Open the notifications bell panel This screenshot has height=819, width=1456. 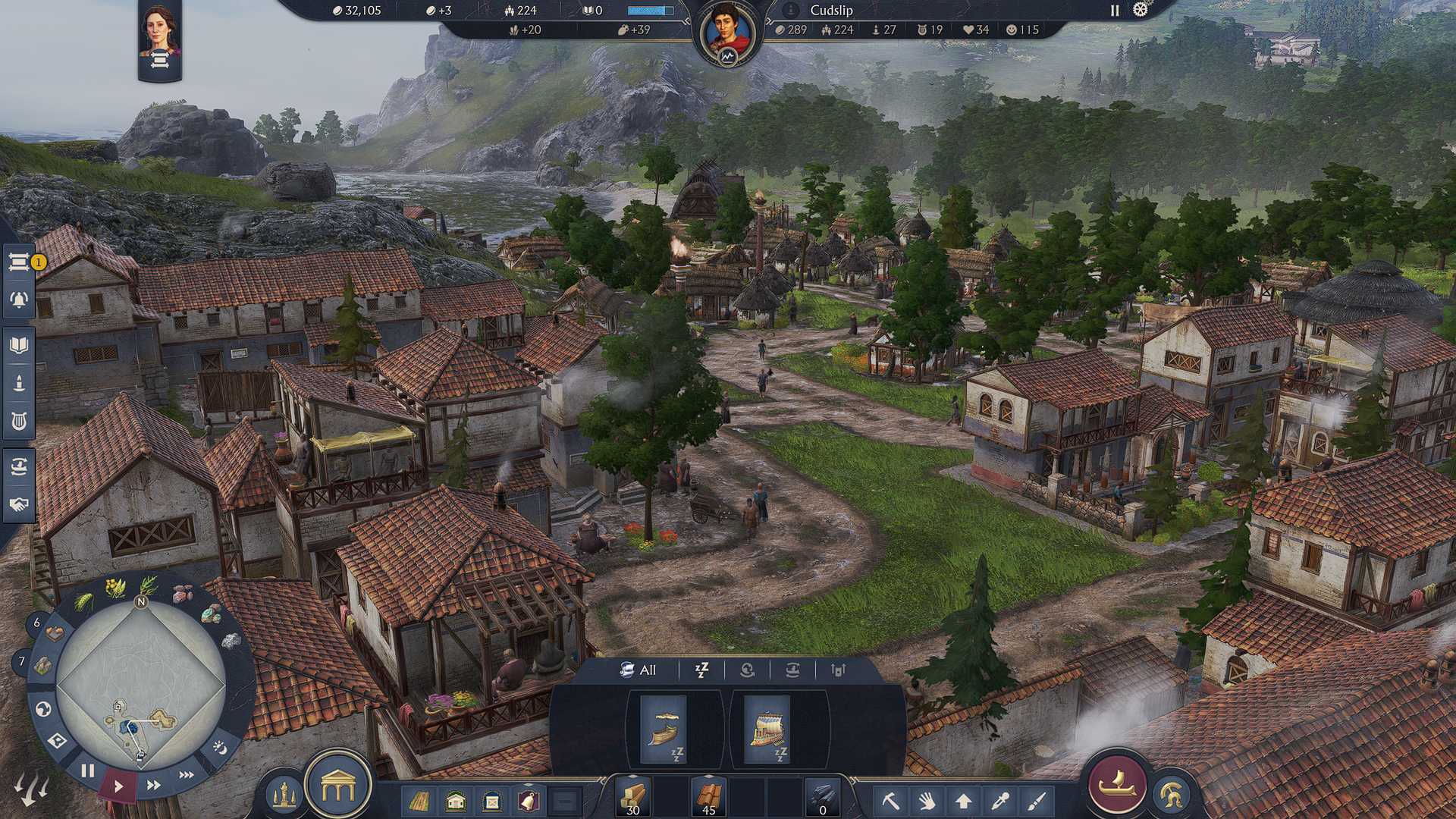coord(18,298)
